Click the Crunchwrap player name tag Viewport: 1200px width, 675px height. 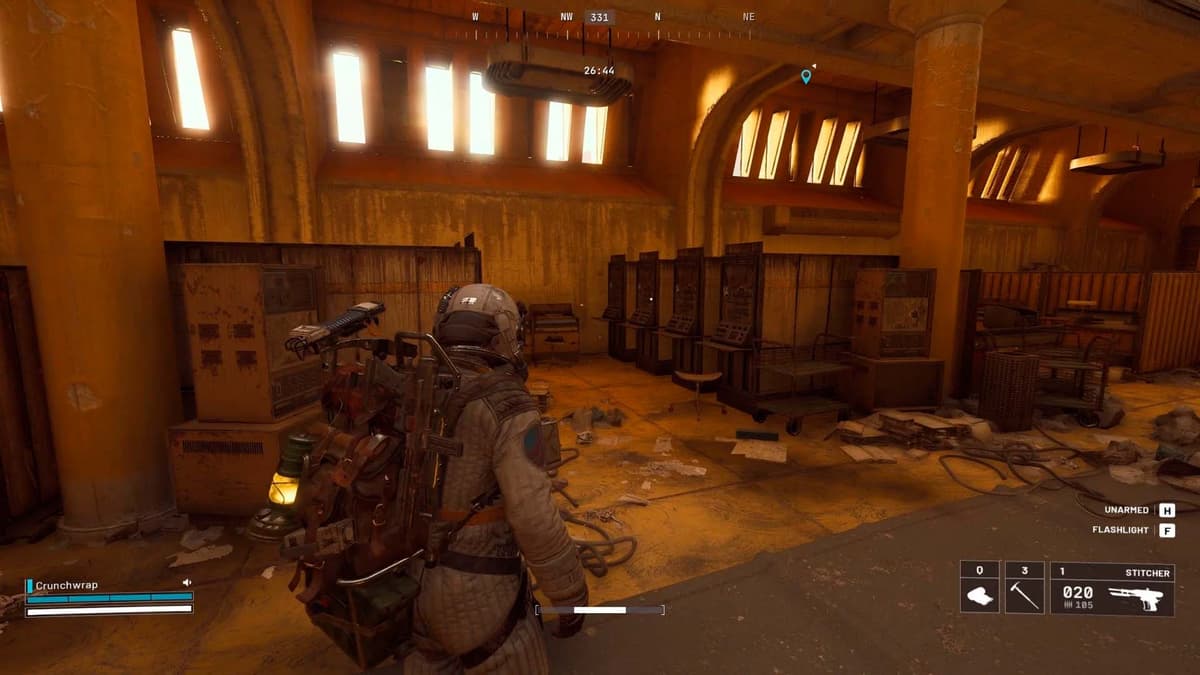[x=67, y=585]
